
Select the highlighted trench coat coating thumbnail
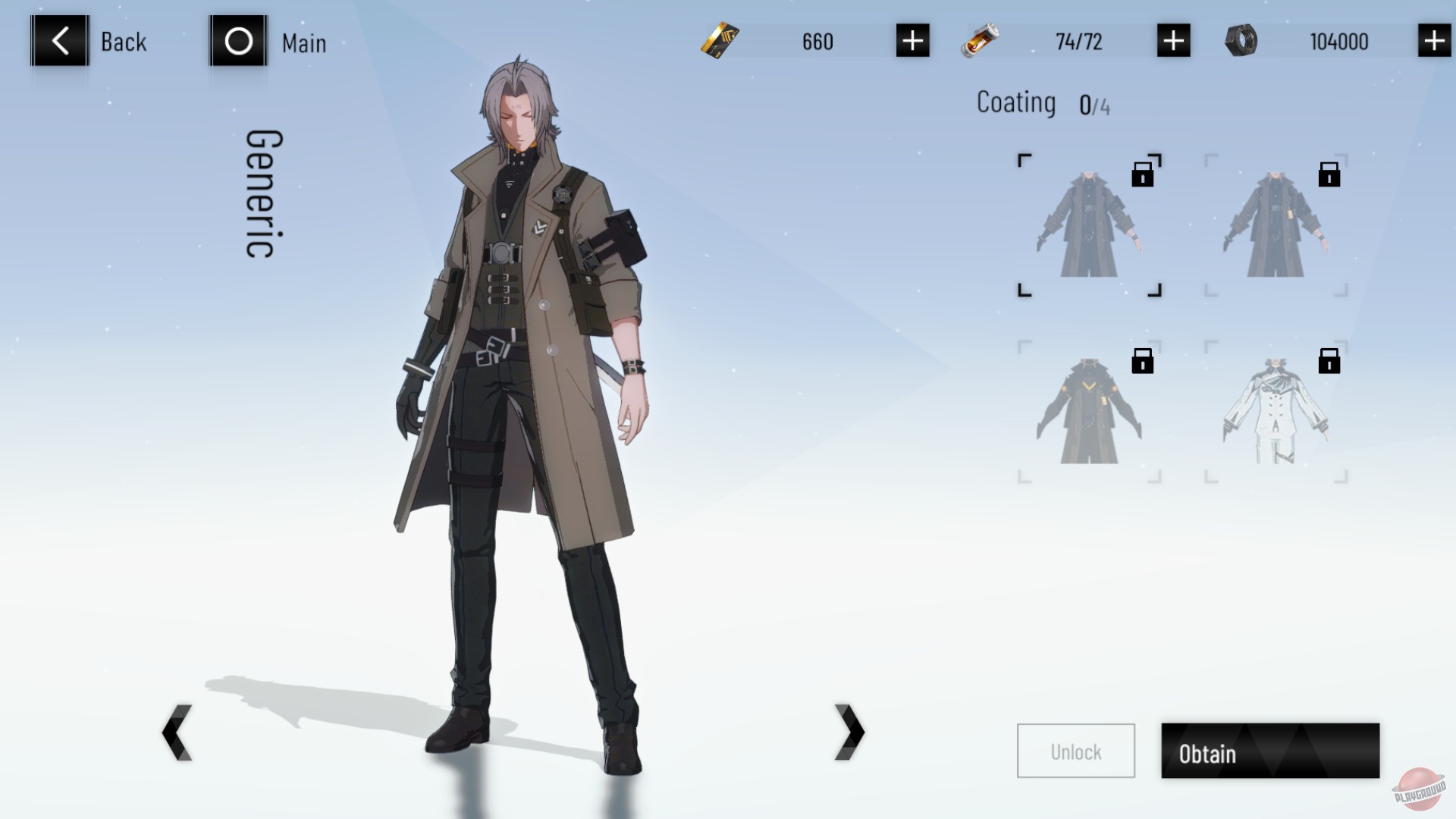1087,224
